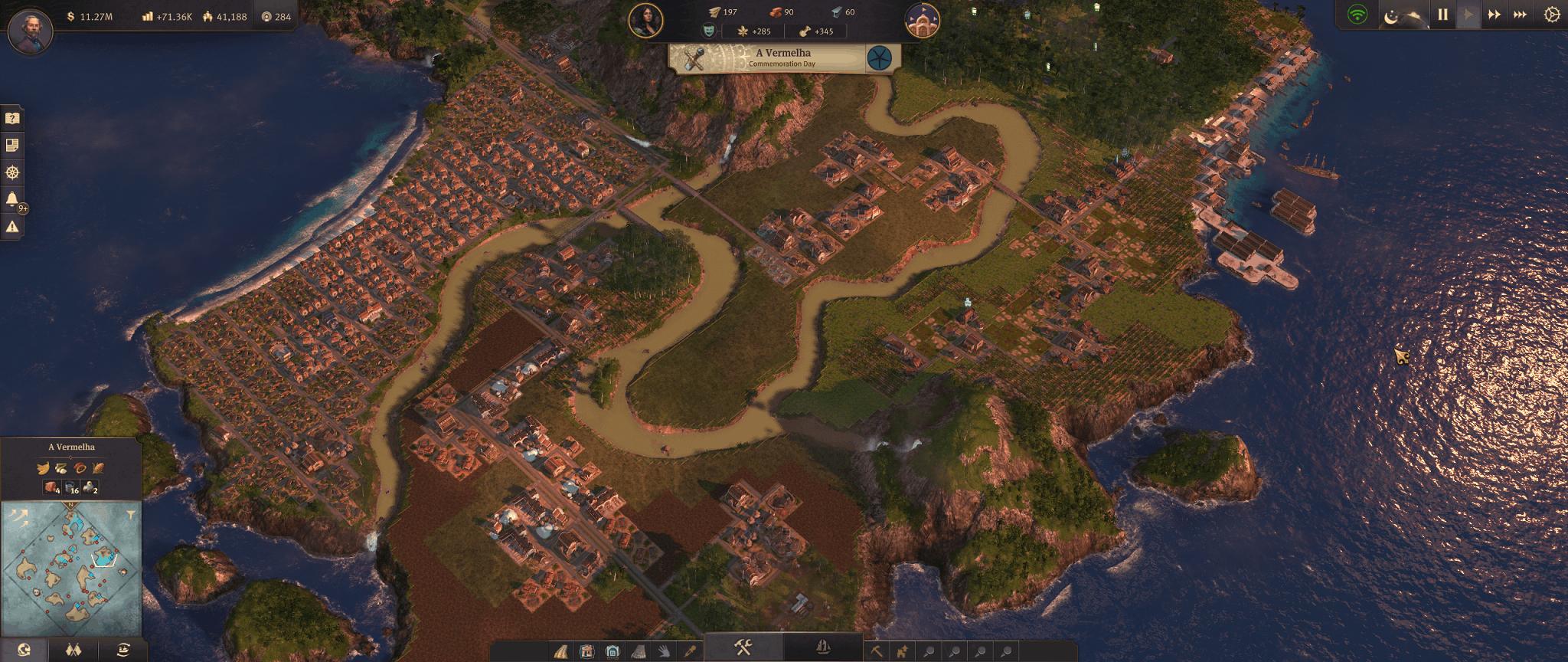The width and height of the screenshot is (1568, 662).
Task: Open the A Vermelha Commemoration Day banner
Action: (x=785, y=58)
